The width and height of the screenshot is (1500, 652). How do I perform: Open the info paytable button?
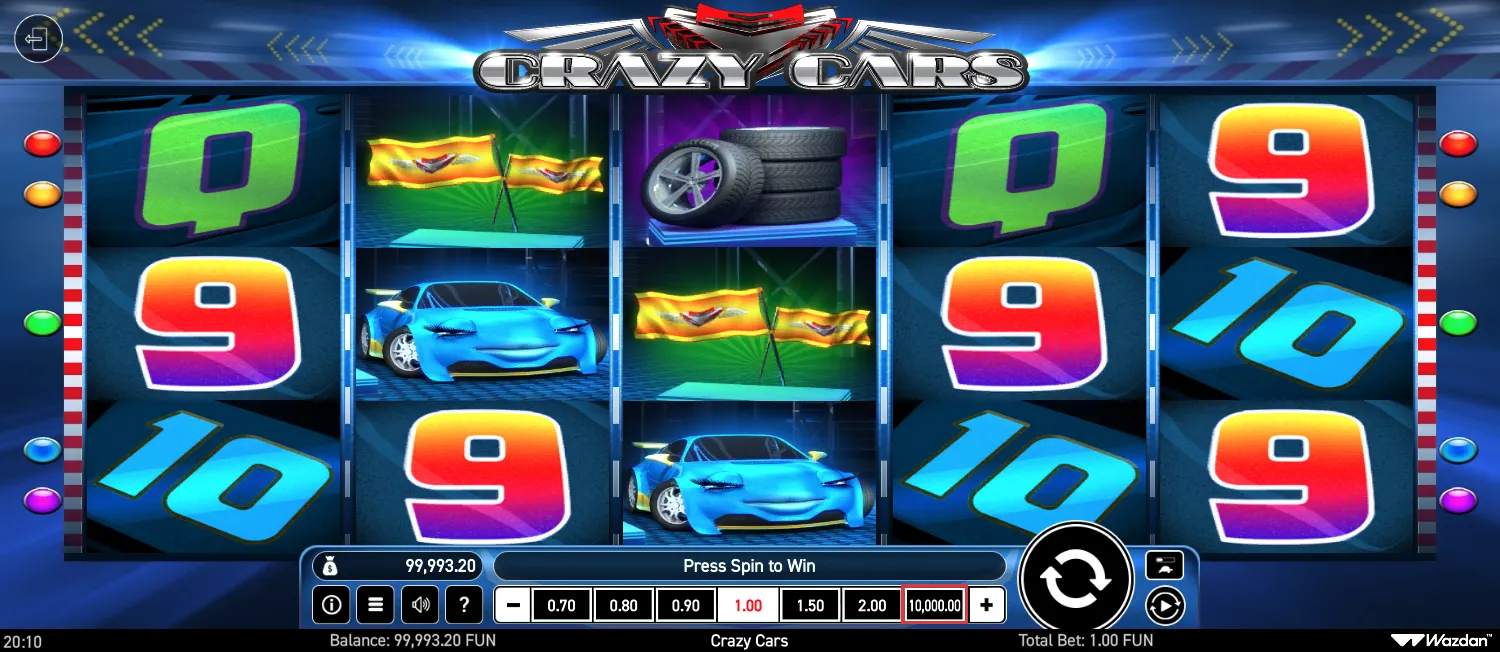click(x=331, y=605)
